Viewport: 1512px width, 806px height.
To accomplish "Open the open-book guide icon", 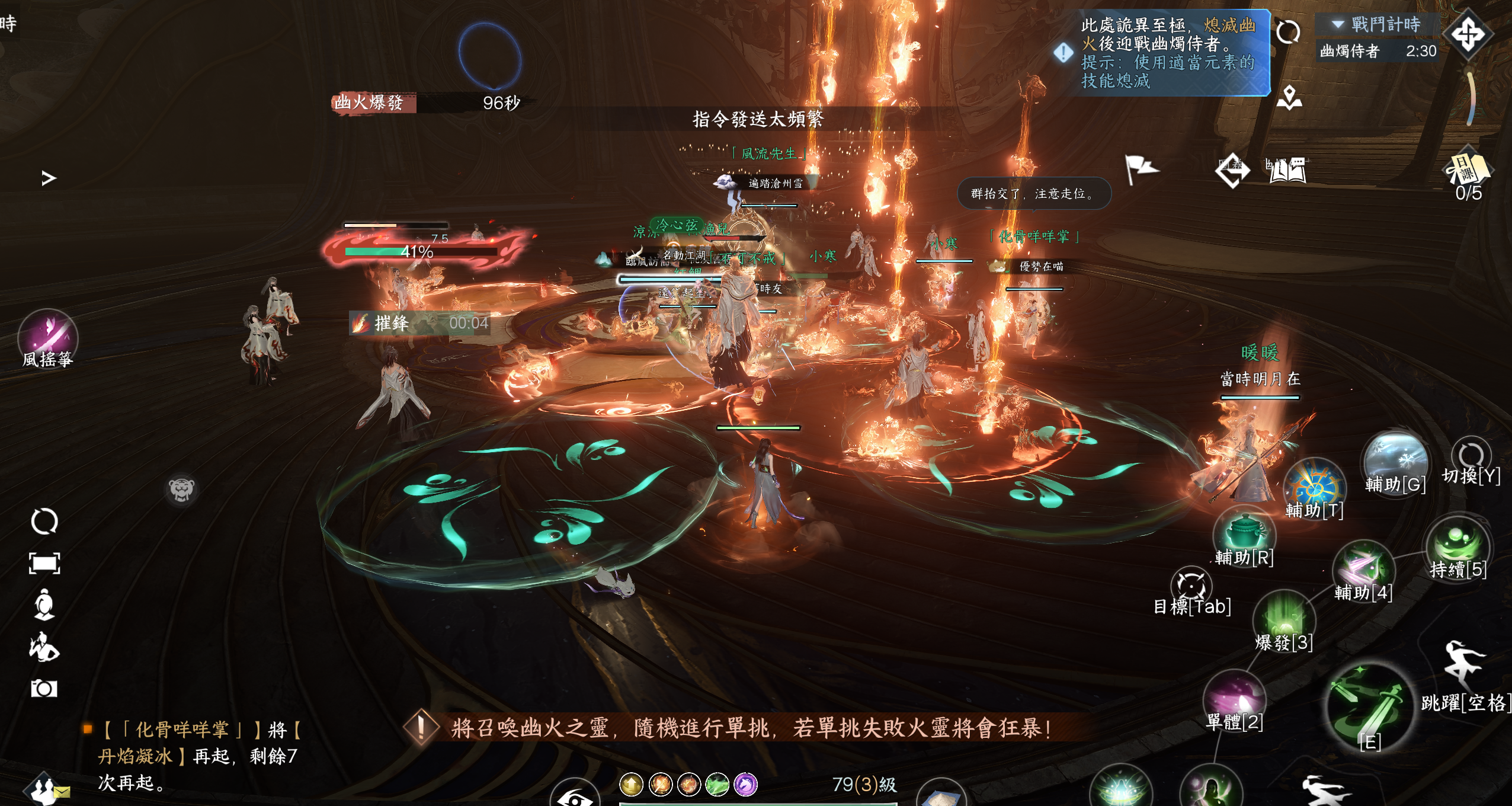I will tap(1286, 171).
